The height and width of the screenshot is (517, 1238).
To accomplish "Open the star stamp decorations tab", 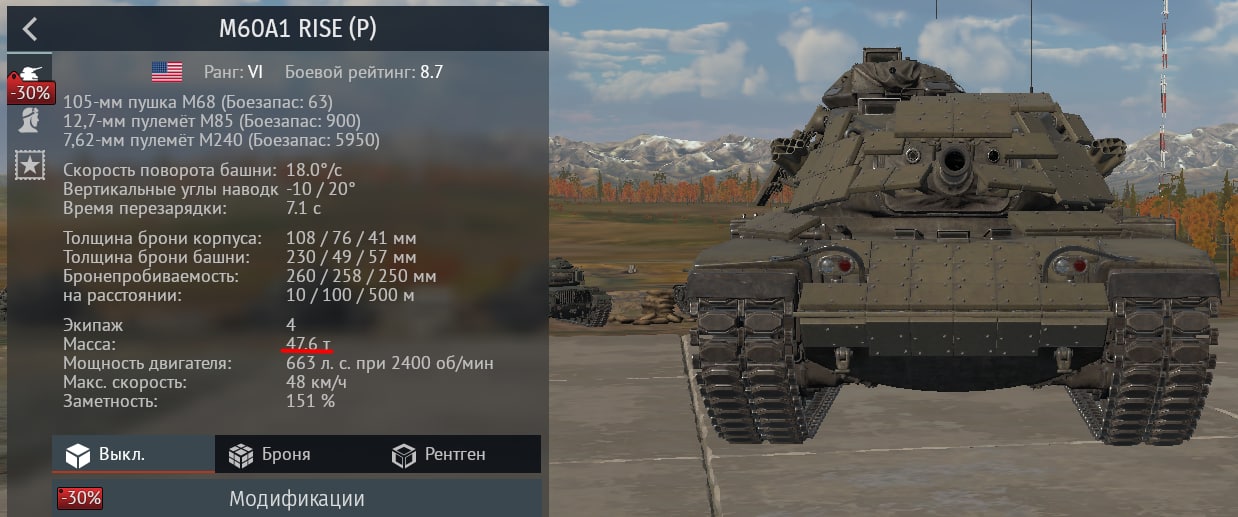I will click(x=29, y=165).
